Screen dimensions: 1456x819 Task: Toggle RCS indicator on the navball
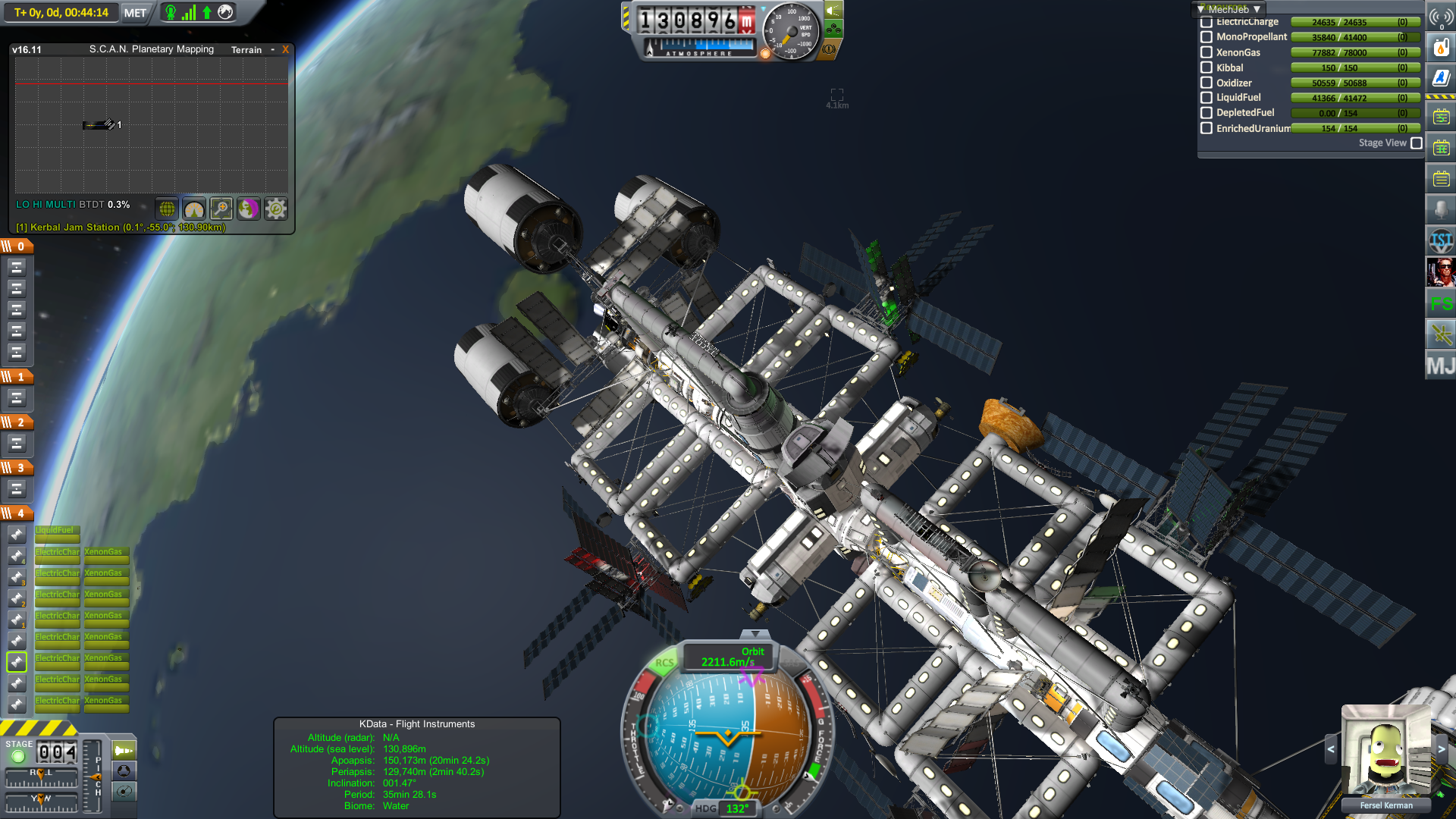(x=664, y=662)
